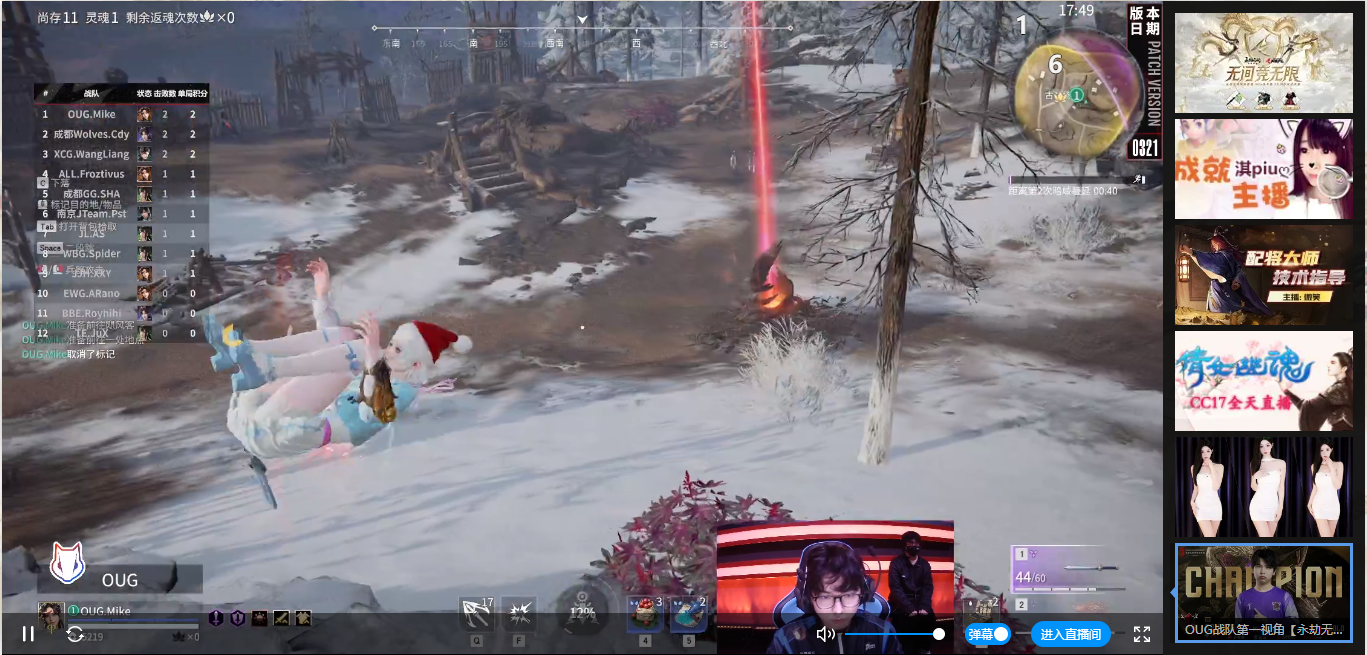The width and height of the screenshot is (1367, 655).
Task: Open the 配将大师 技术指导 stream thumbnail
Action: [x=1263, y=275]
